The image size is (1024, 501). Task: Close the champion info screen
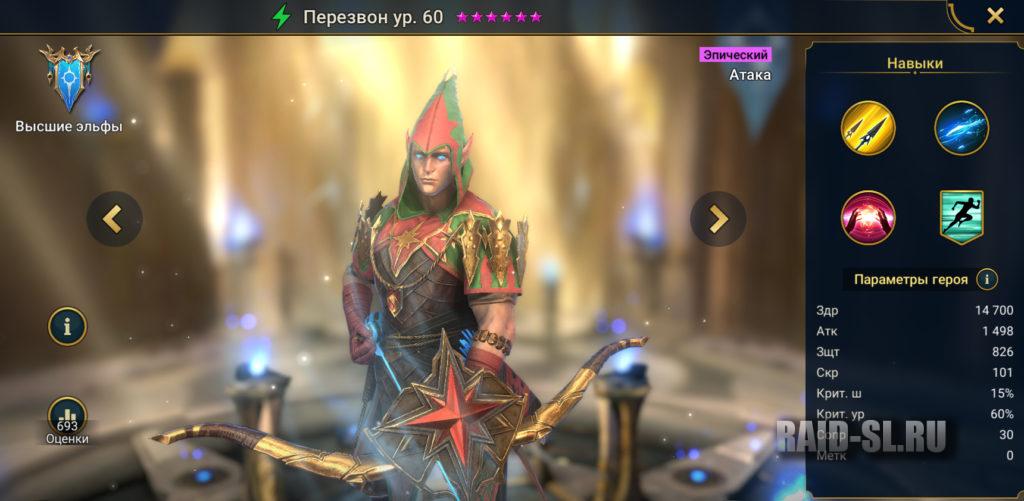point(995,16)
